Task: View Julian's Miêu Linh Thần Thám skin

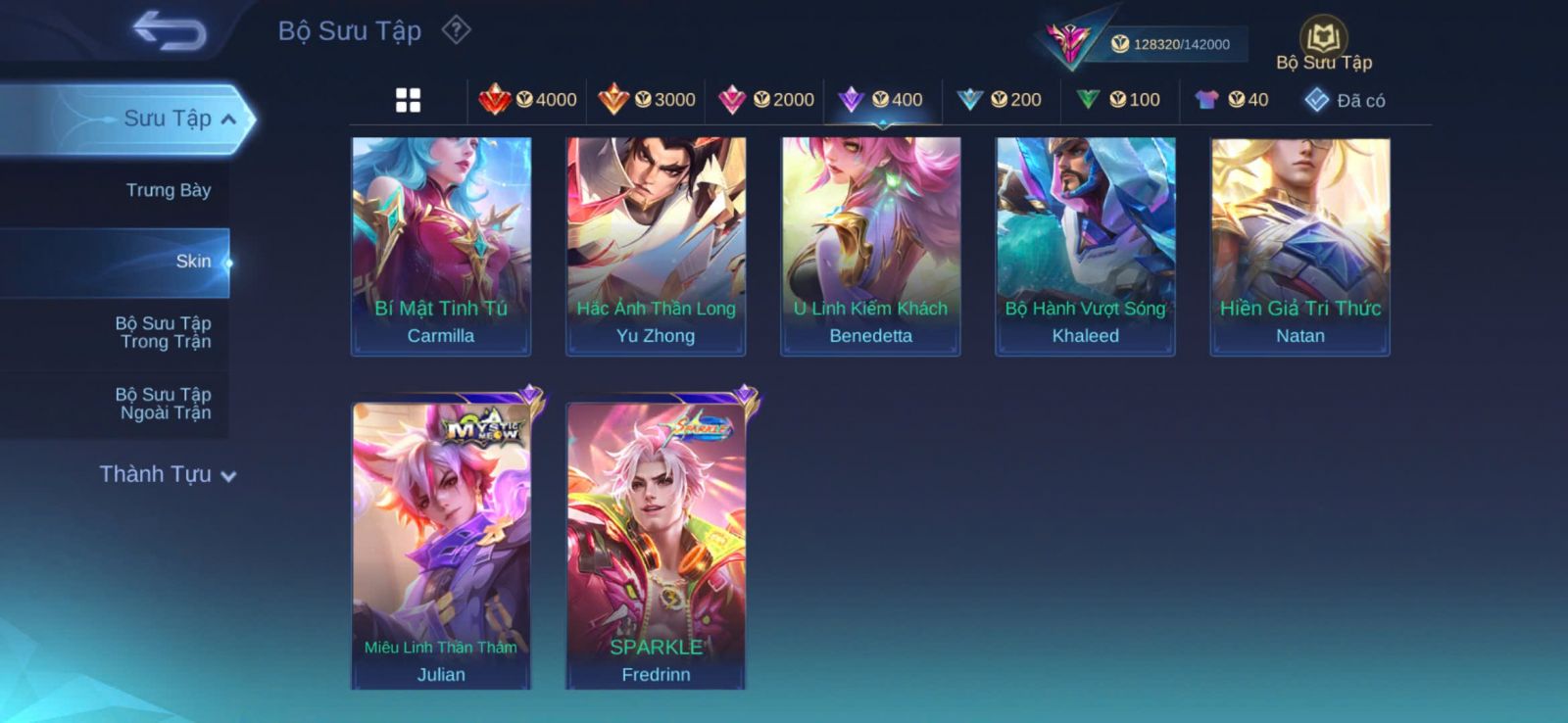Action: pos(441,544)
